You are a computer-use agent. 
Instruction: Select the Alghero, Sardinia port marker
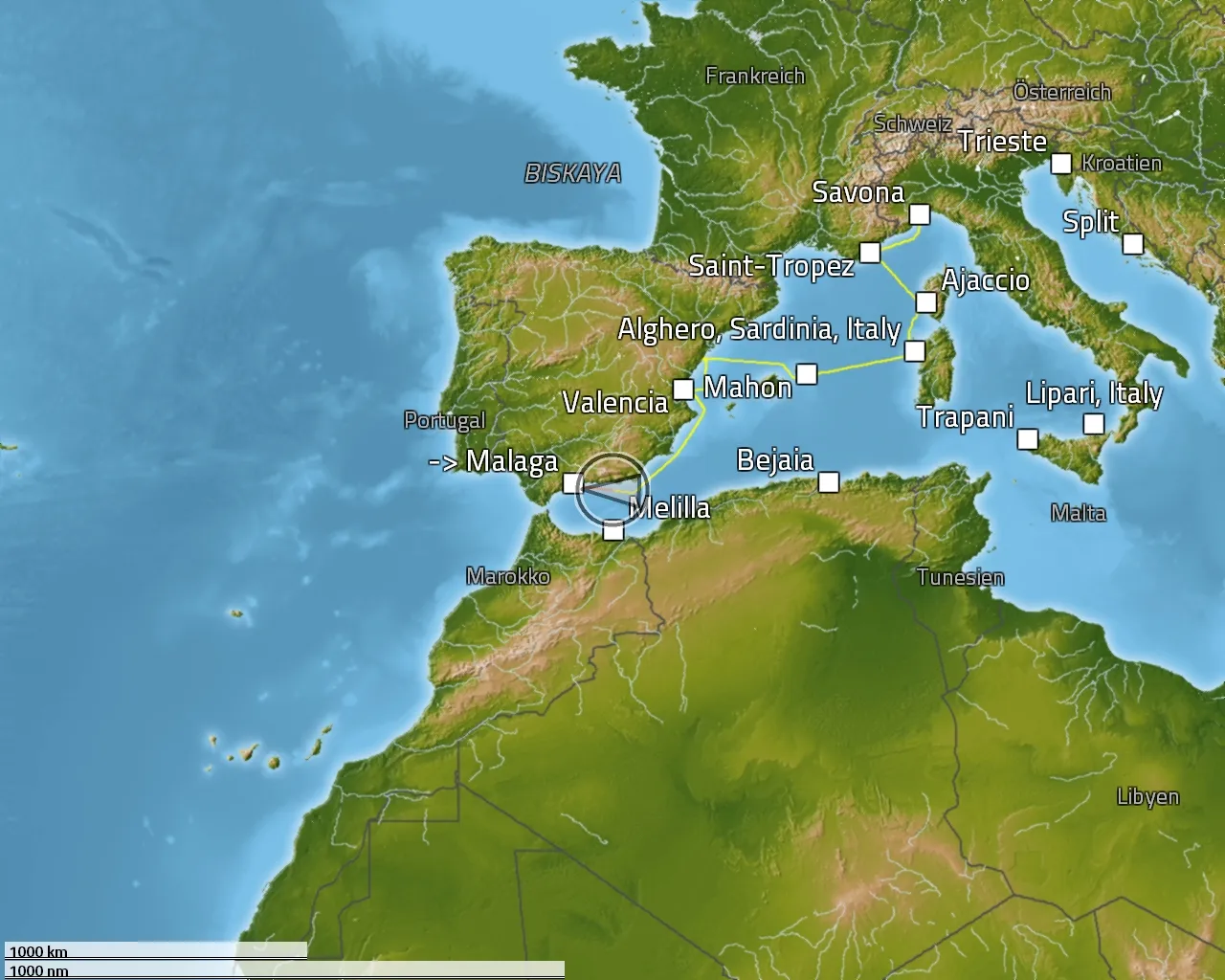click(x=915, y=351)
